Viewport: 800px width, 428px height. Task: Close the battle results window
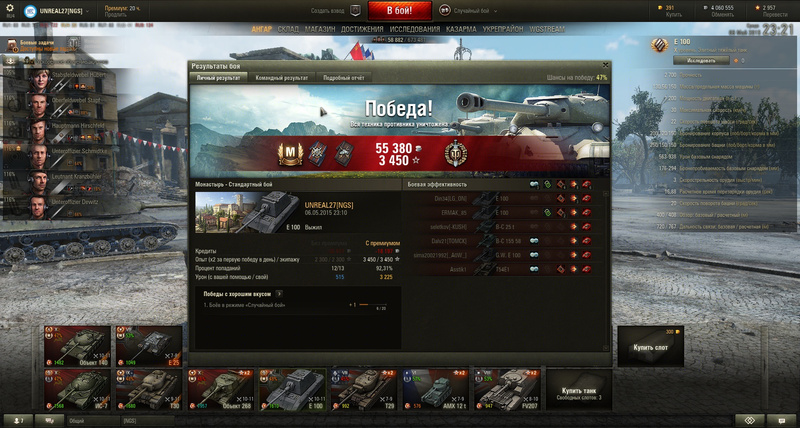[603, 65]
